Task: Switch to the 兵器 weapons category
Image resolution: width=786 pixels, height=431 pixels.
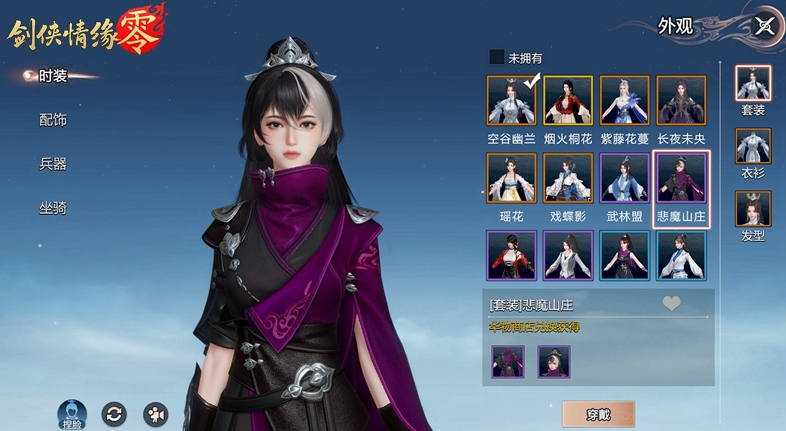Action: [53, 164]
